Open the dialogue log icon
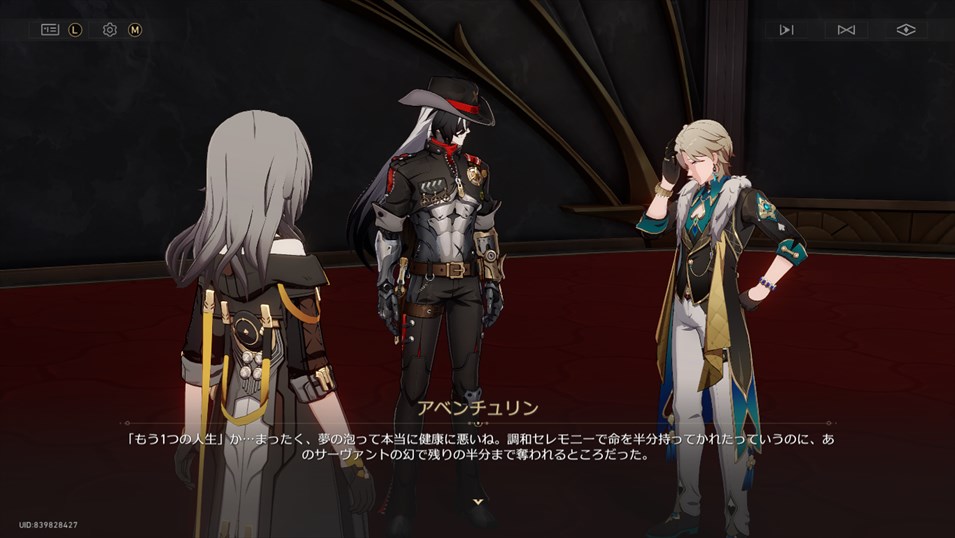This screenshot has height=538, width=955. 50,30
